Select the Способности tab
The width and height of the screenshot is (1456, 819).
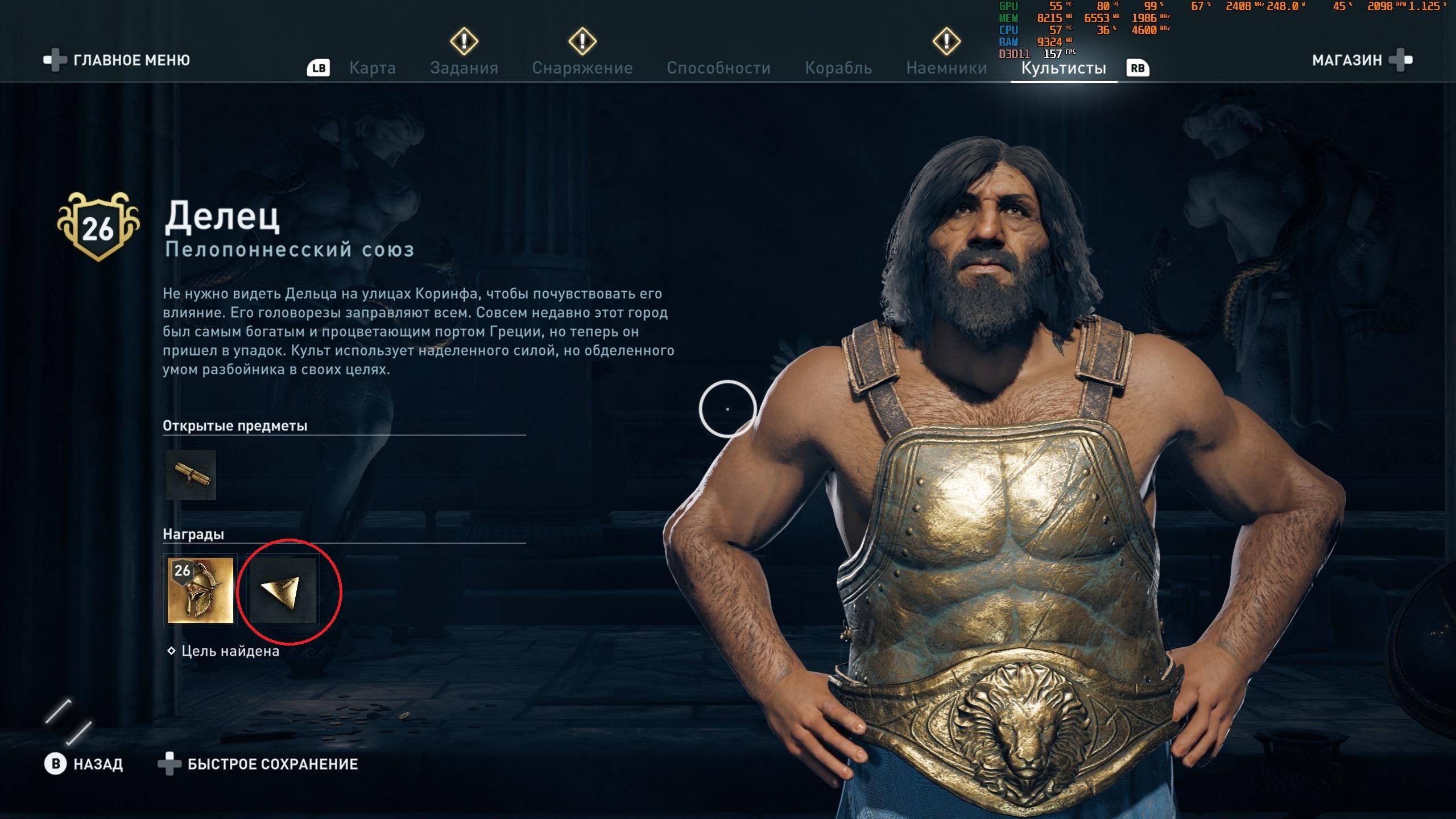click(718, 68)
